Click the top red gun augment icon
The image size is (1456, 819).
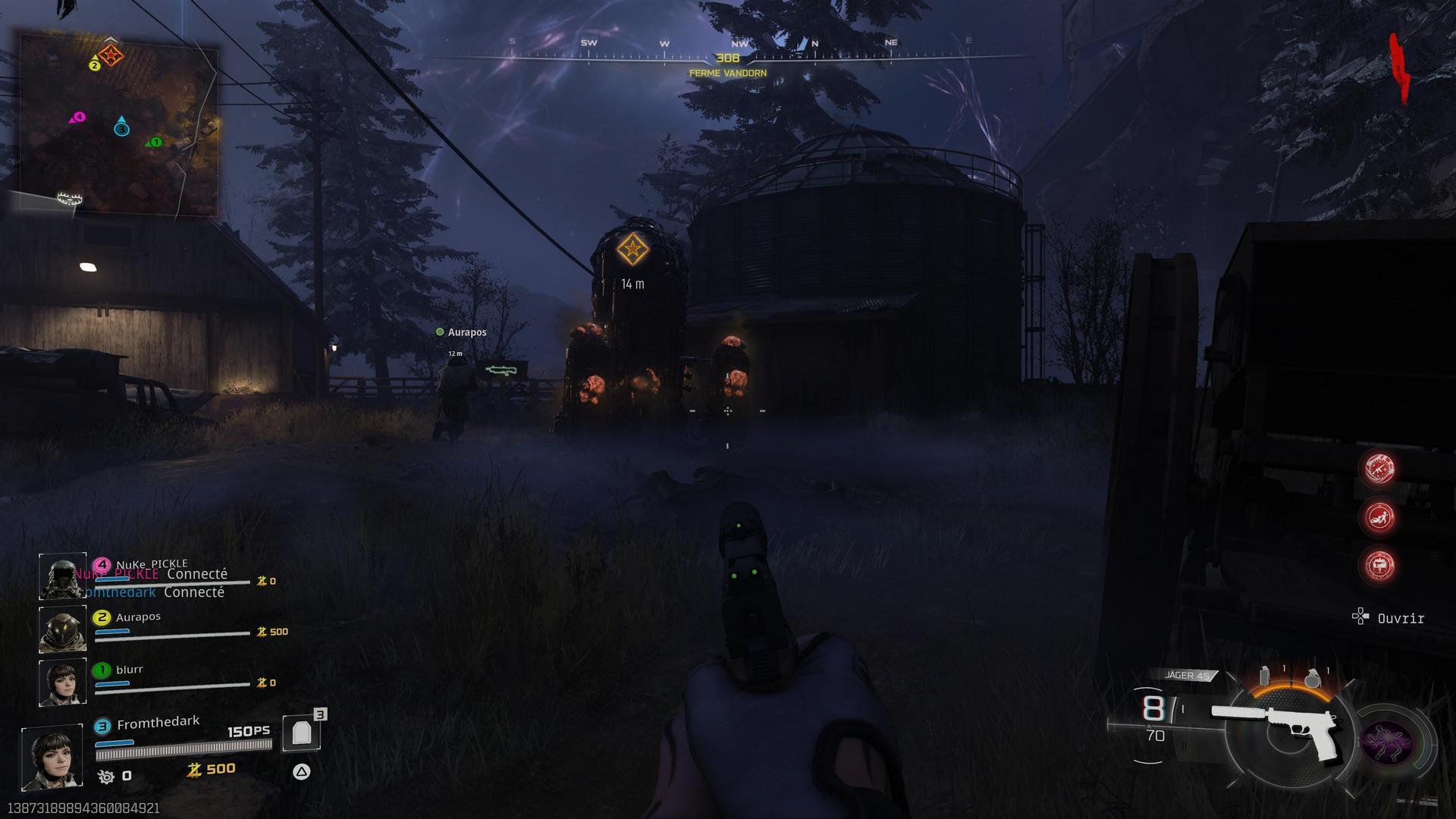click(x=1379, y=468)
